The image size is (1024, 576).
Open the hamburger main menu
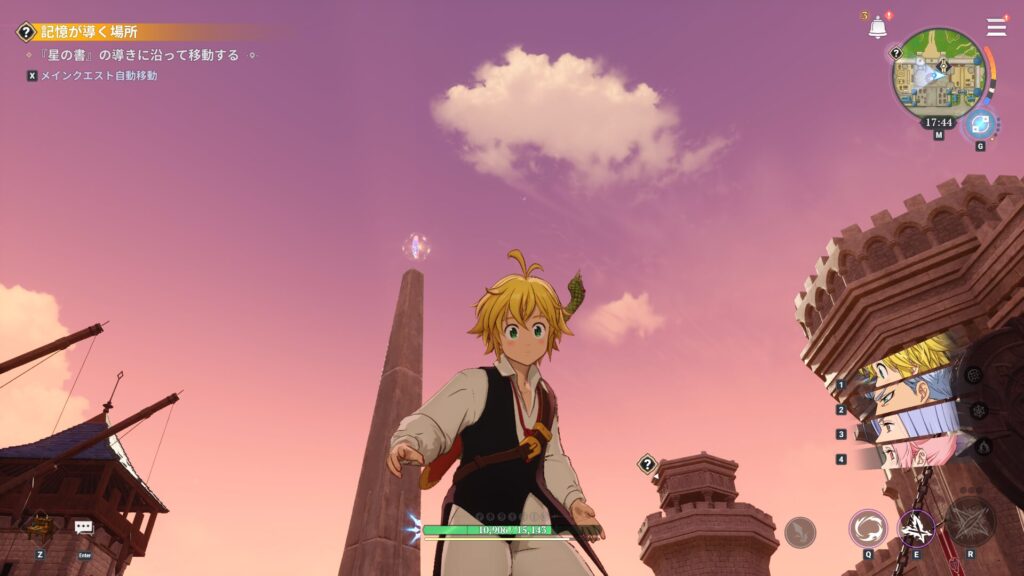point(996,27)
